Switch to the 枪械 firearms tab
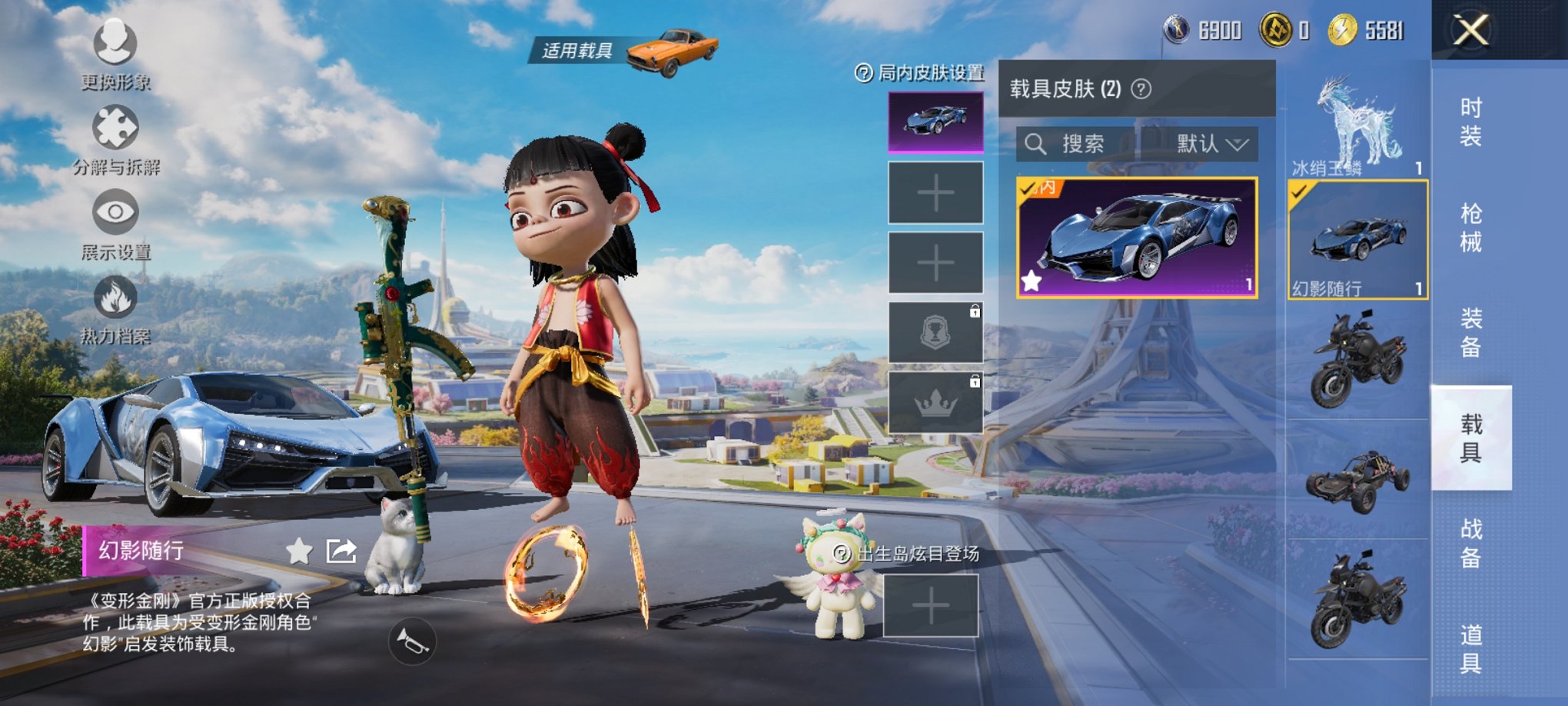This screenshot has width=1568, height=706. [x=1470, y=228]
